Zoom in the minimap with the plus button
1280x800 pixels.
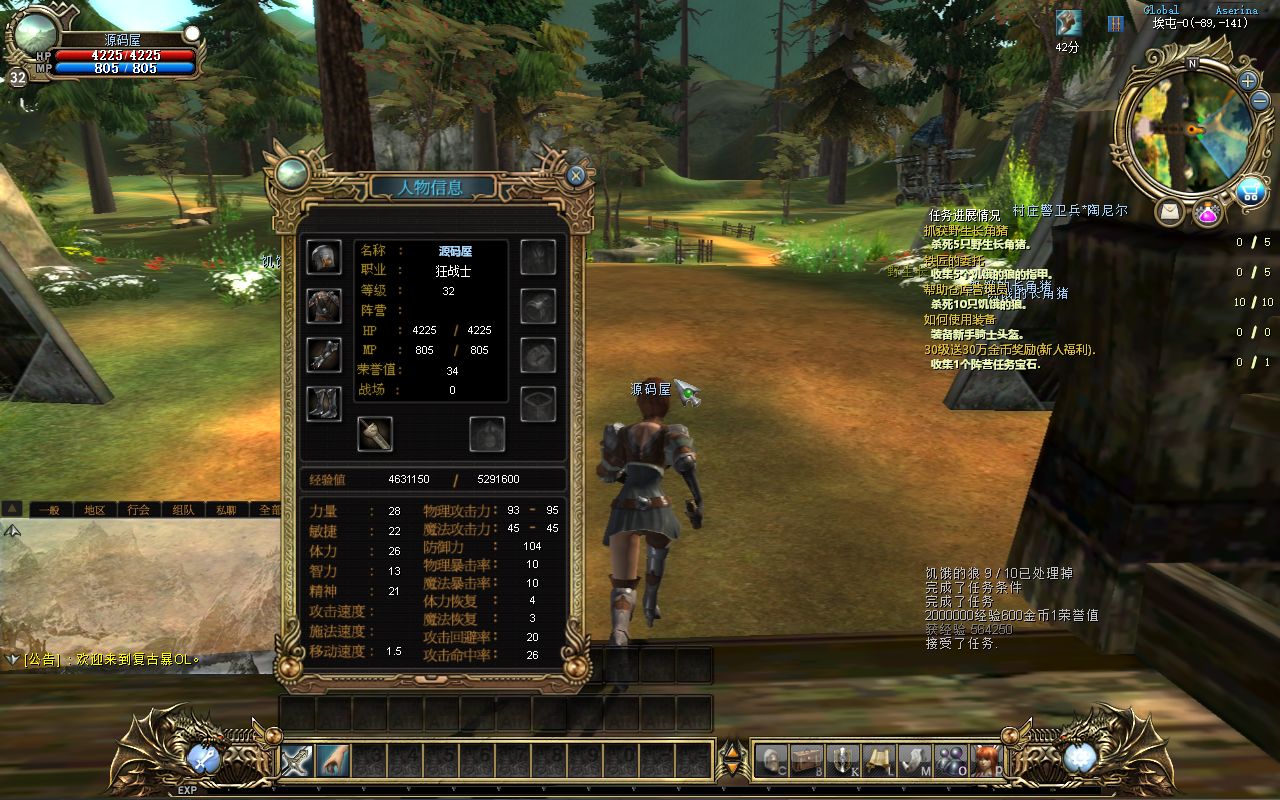[x=1247, y=81]
